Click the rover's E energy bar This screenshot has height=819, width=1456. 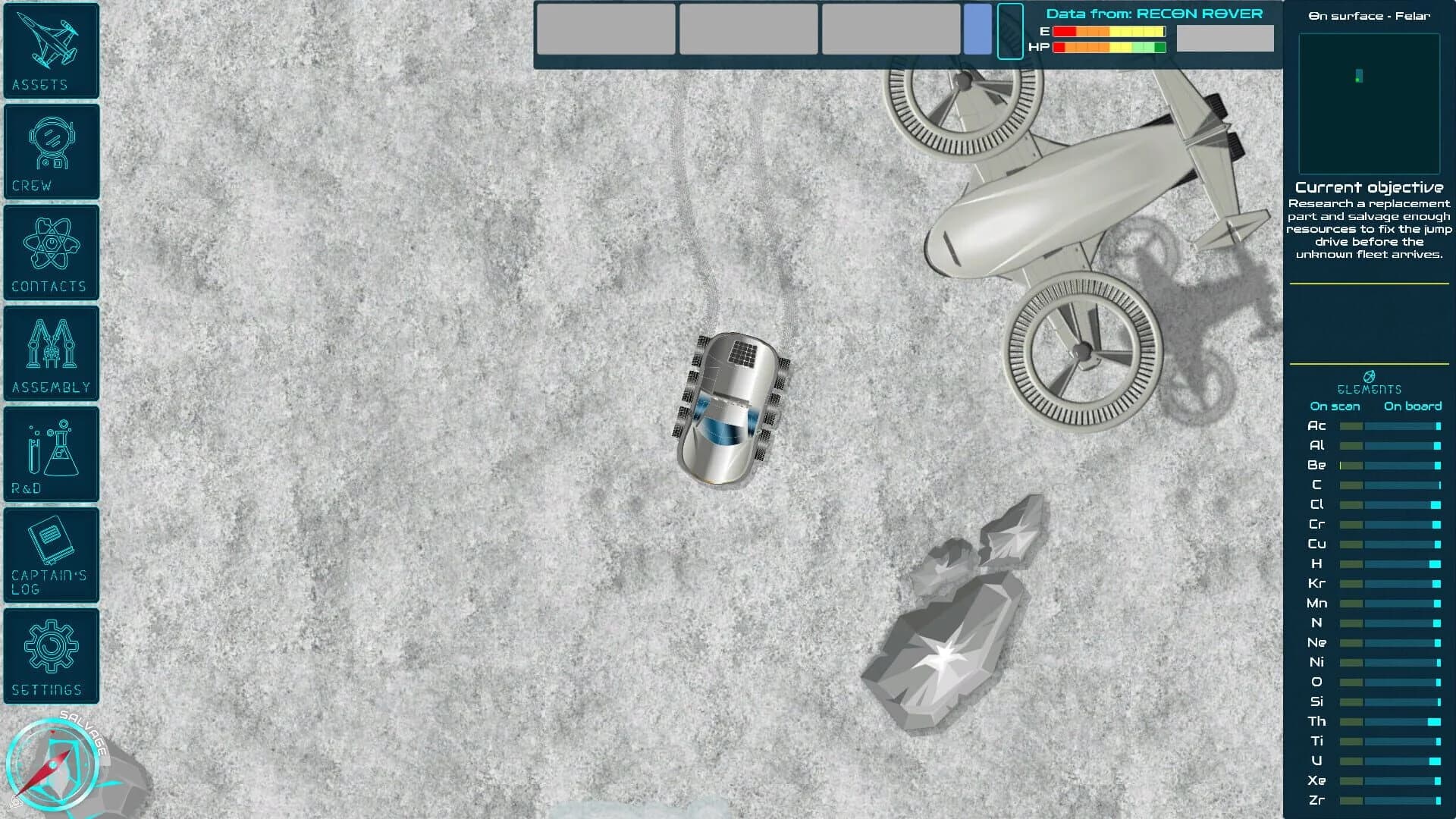point(1107,33)
